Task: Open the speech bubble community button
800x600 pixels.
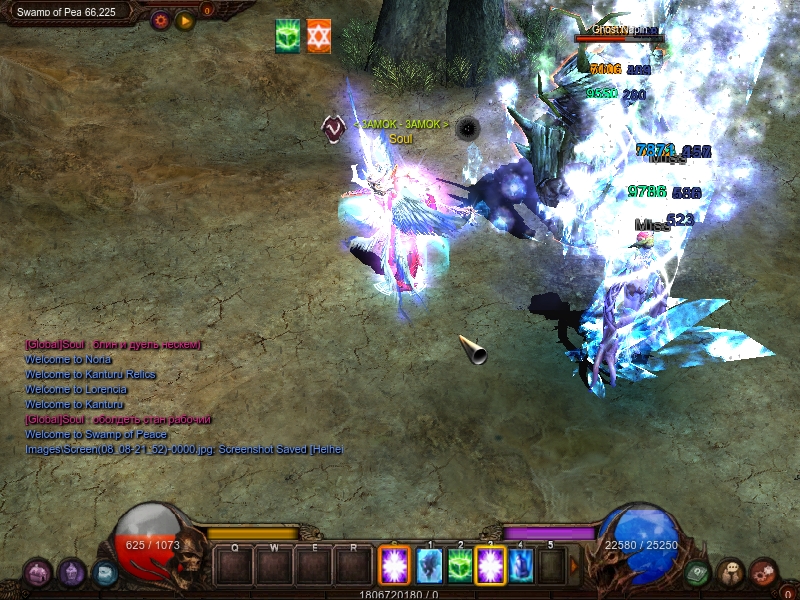Action: 730,572
